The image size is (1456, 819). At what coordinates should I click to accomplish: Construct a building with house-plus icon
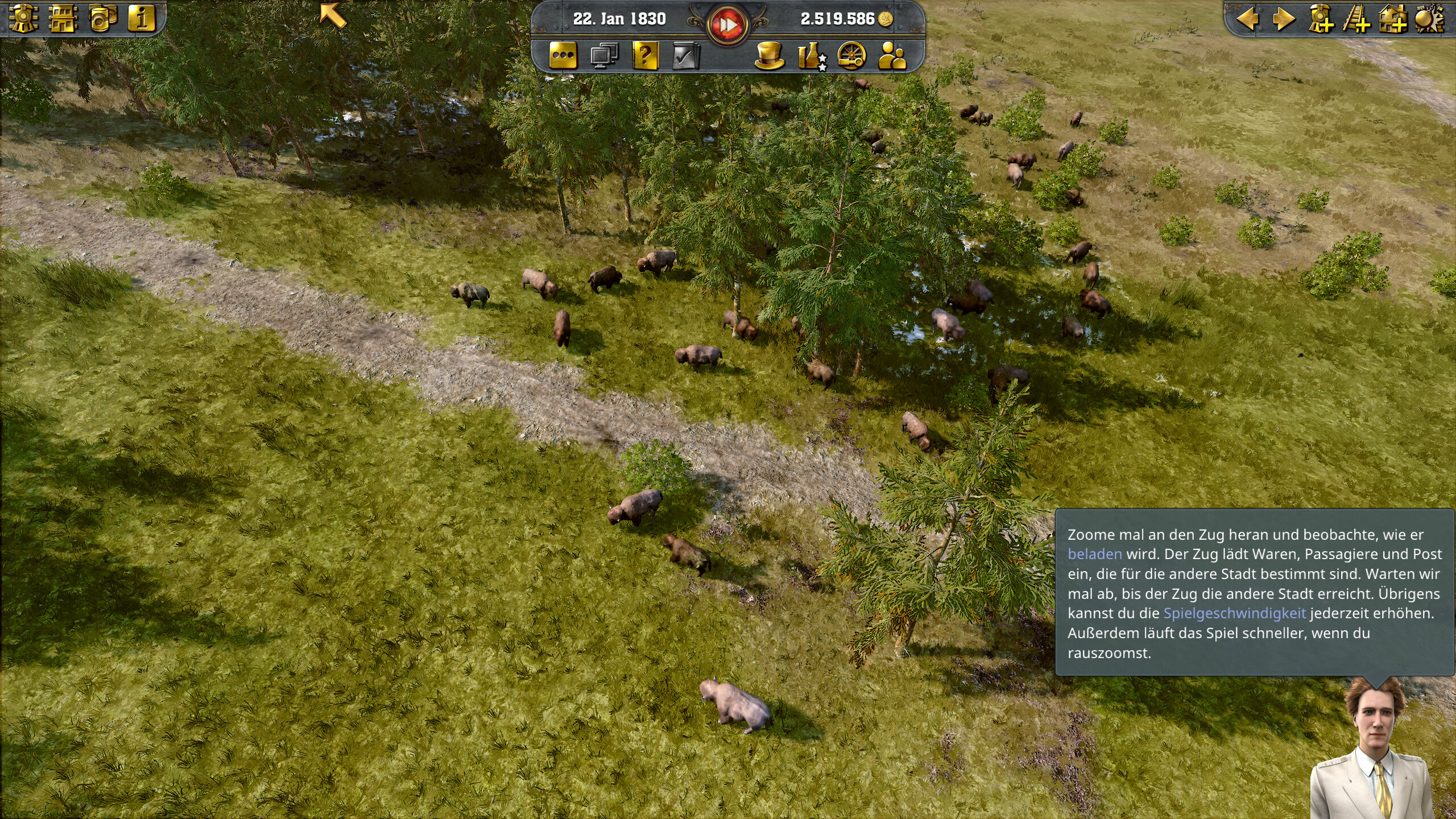point(1393,19)
